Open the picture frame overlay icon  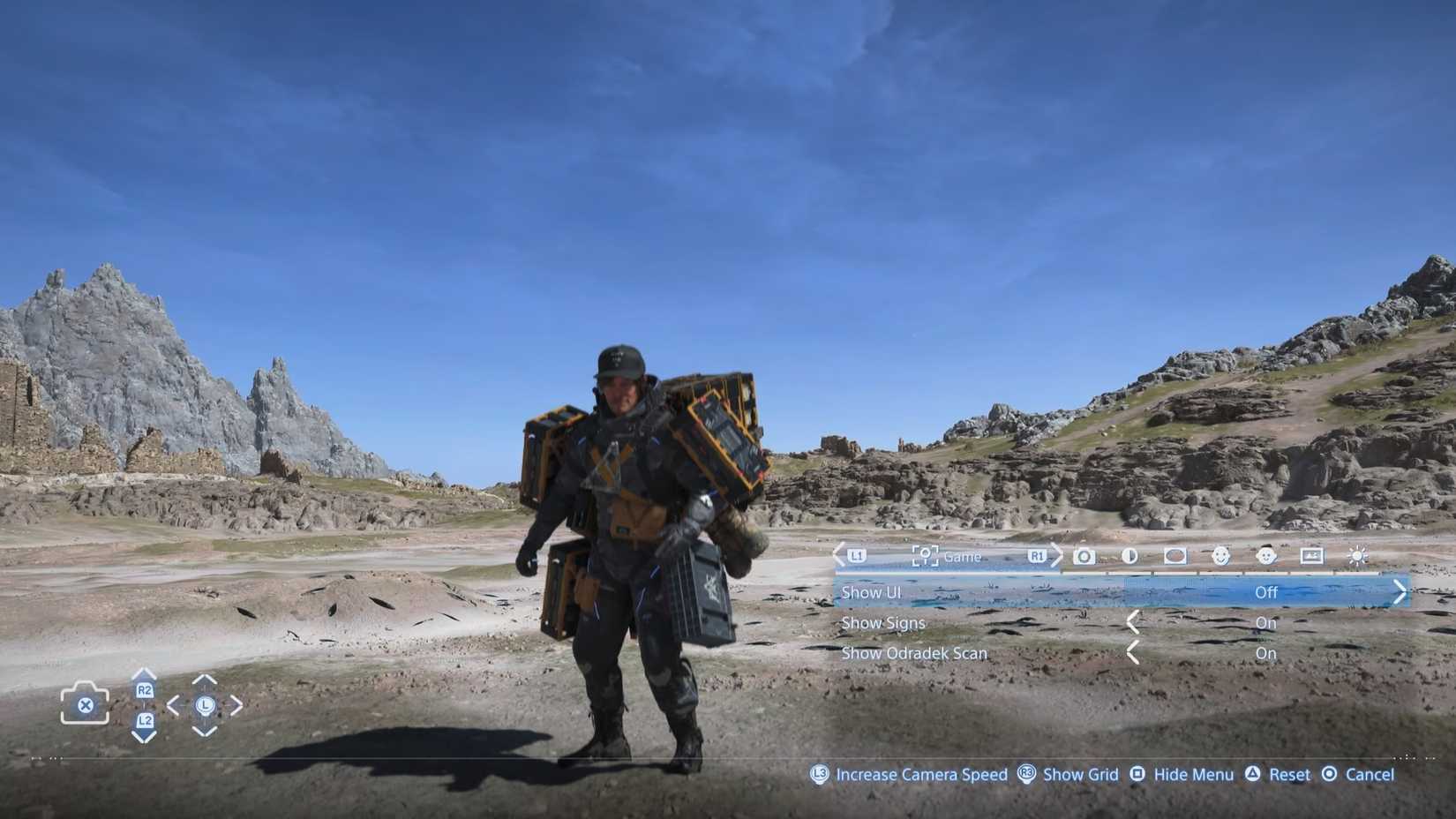[1311, 557]
